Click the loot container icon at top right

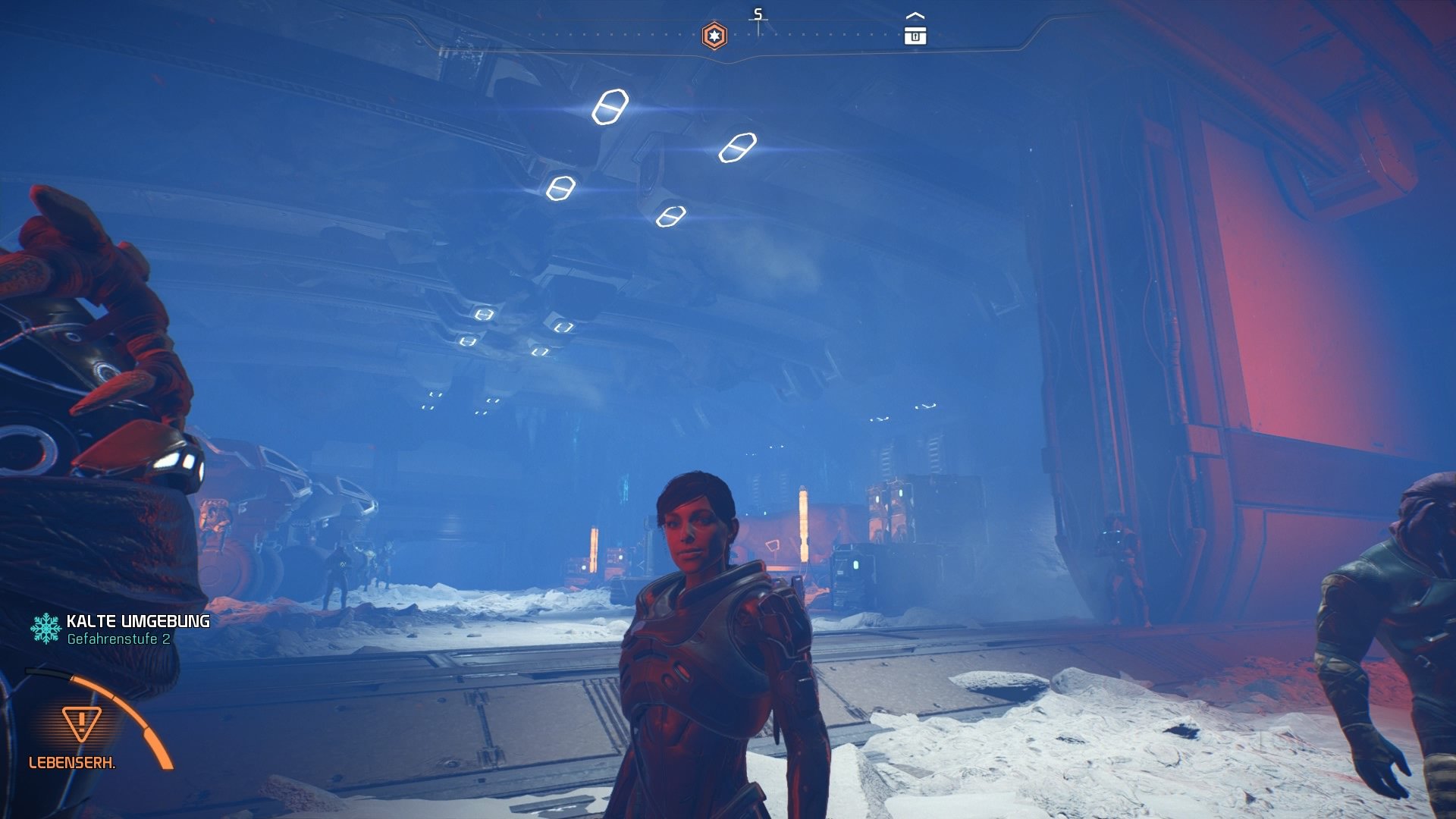click(x=917, y=33)
